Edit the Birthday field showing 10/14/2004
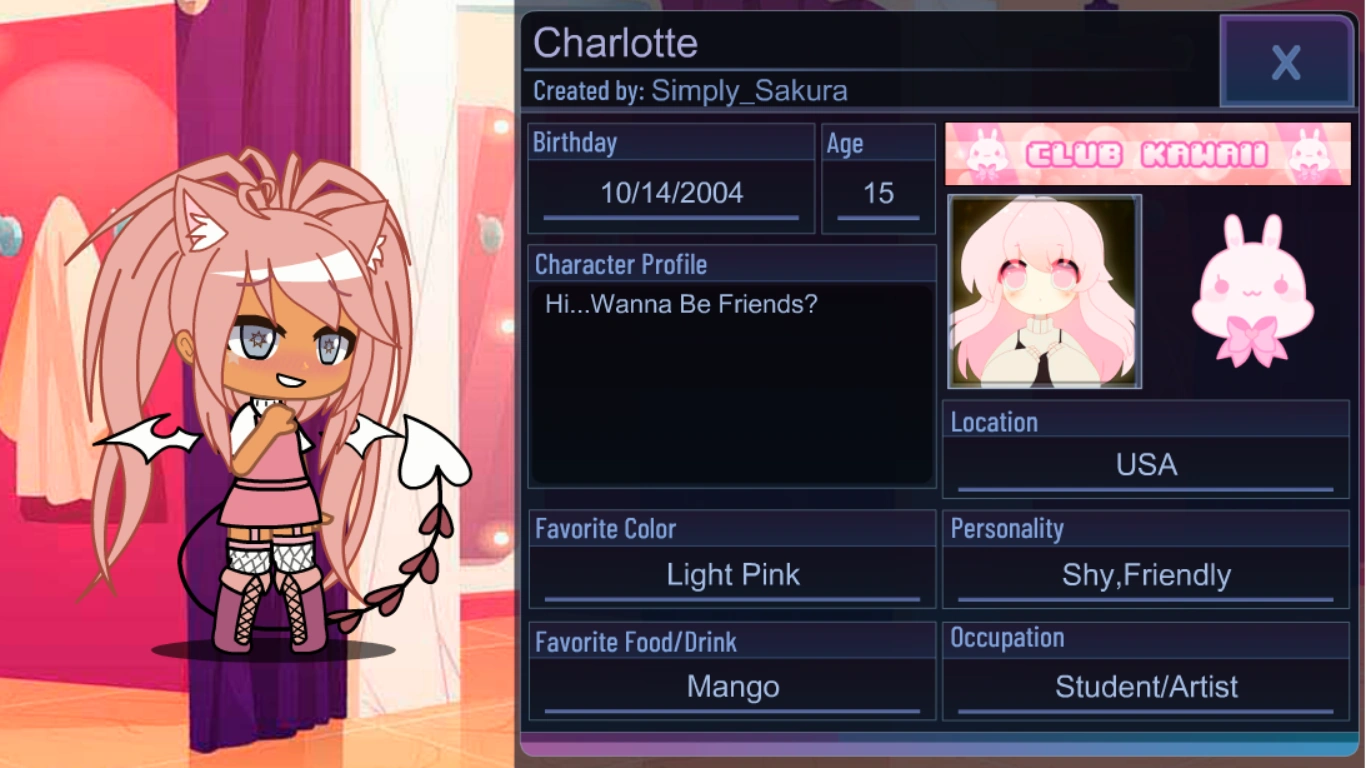 [670, 193]
